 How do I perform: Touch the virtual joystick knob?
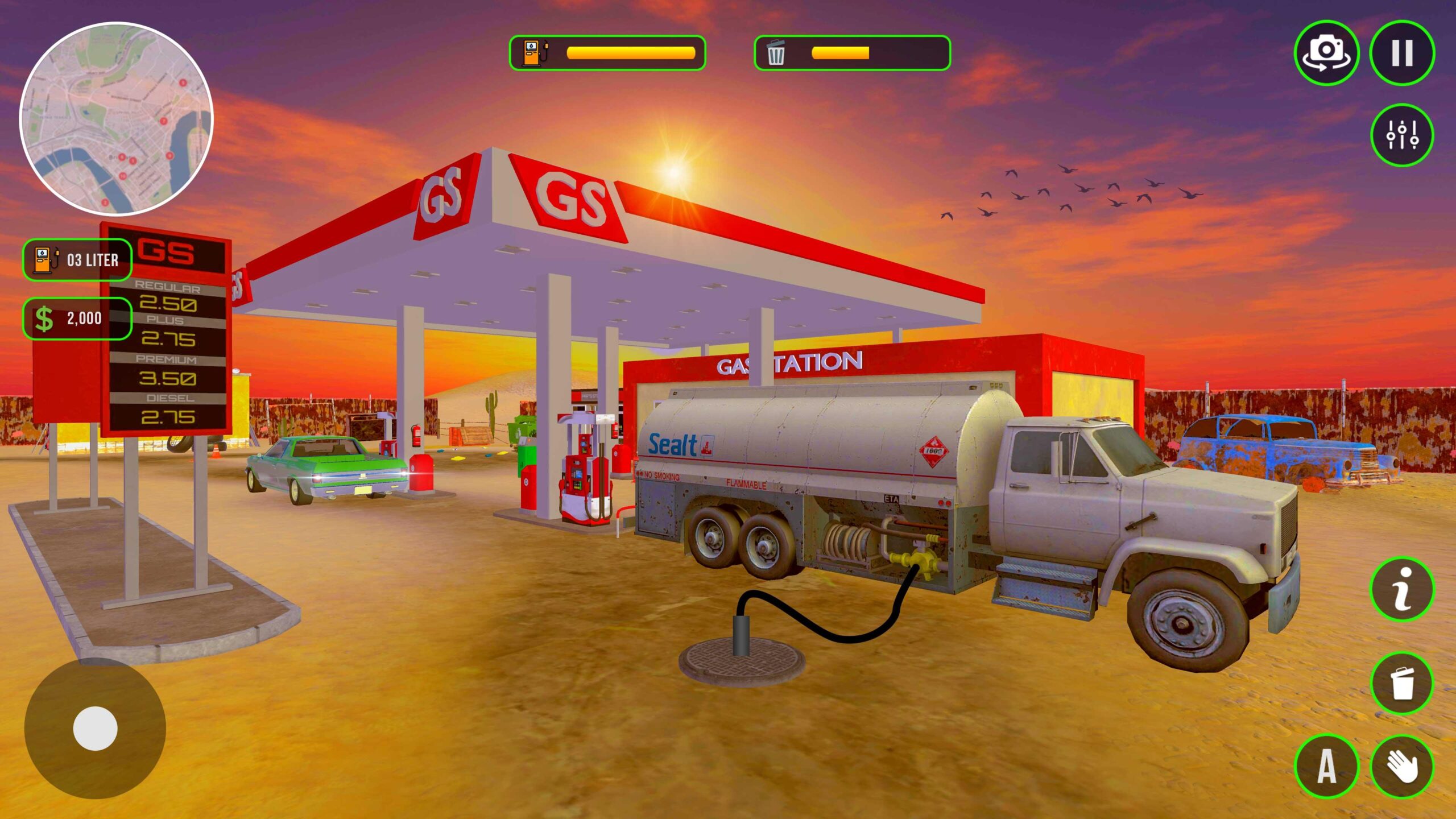(x=95, y=729)
